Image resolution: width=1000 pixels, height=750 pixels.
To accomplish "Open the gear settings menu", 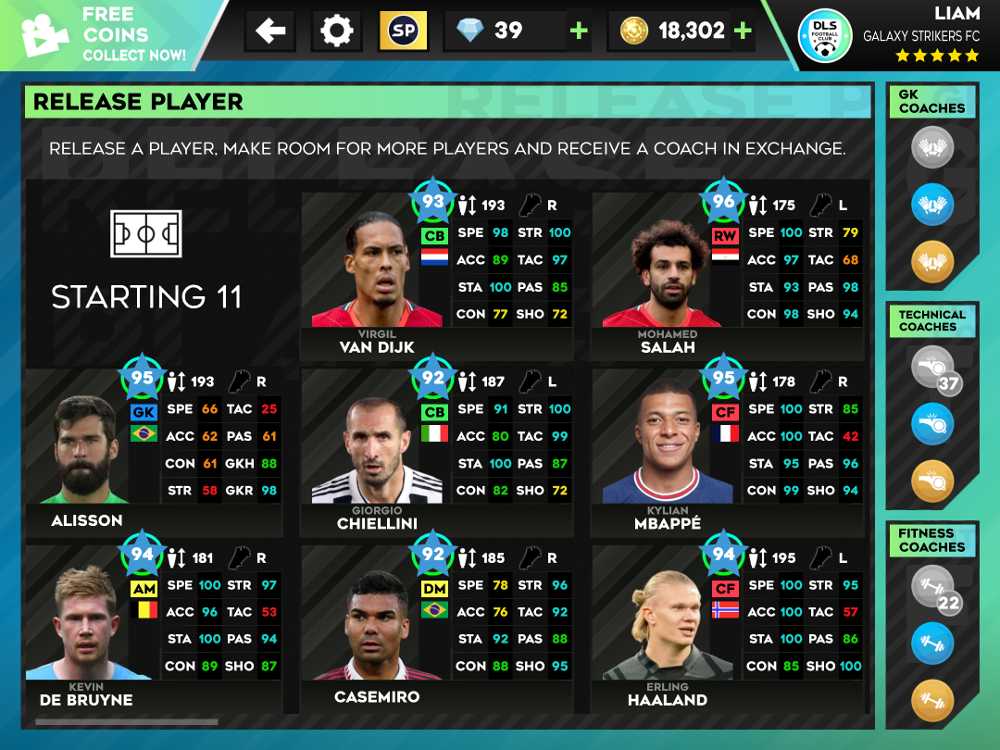I will click(x=337, y=31).
